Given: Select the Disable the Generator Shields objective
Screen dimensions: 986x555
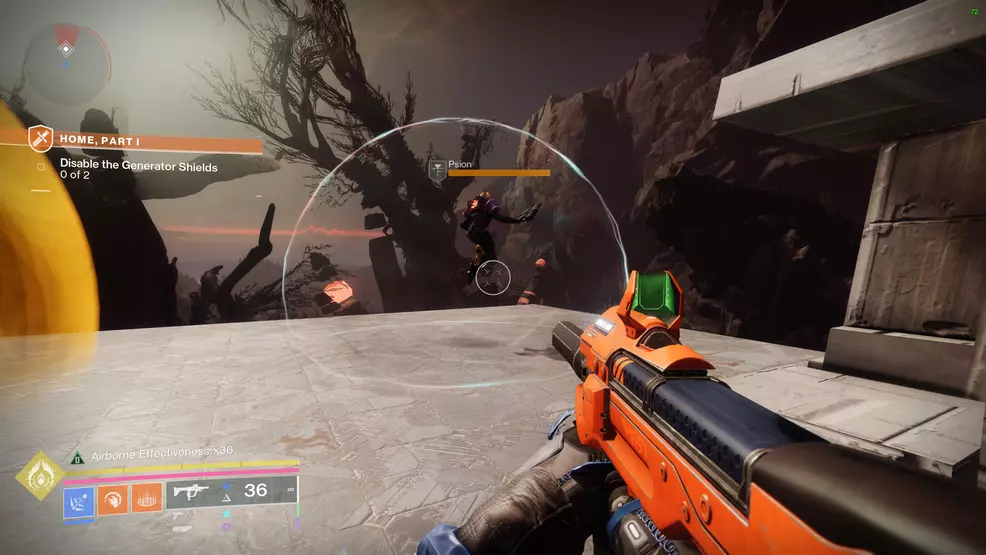Looking at the screenshot, I should (138, 166).
